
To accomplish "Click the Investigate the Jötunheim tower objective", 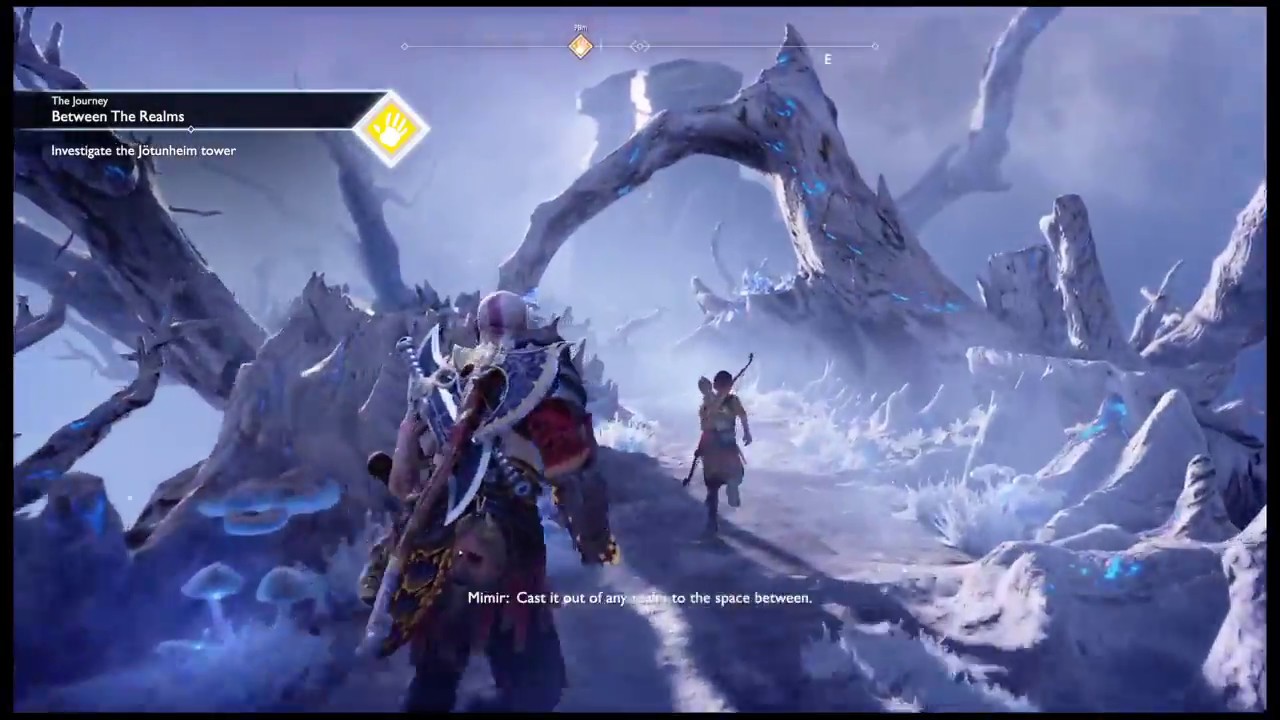I will (144, 151).
